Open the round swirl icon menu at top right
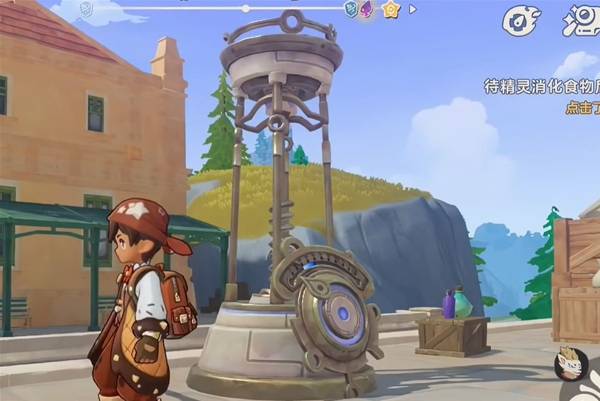Screen dimensions: 600x401 [x=521, y=20]
